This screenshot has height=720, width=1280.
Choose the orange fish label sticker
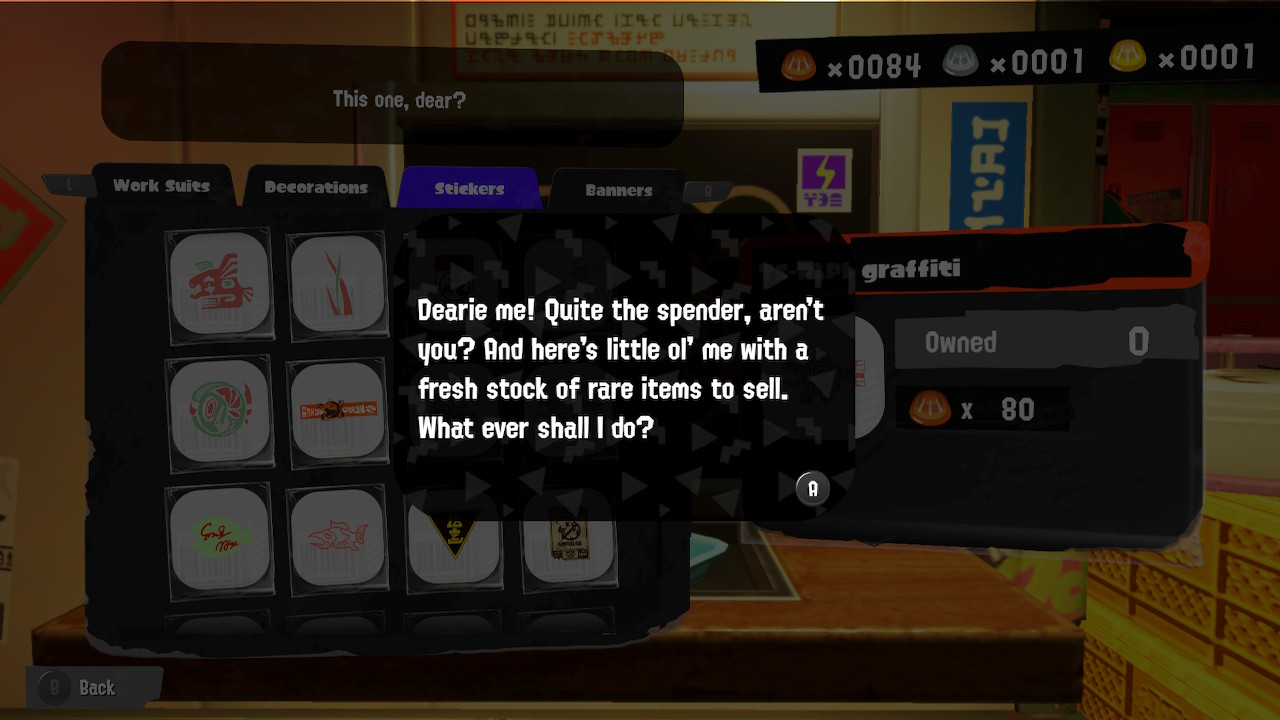click(336, 410)
